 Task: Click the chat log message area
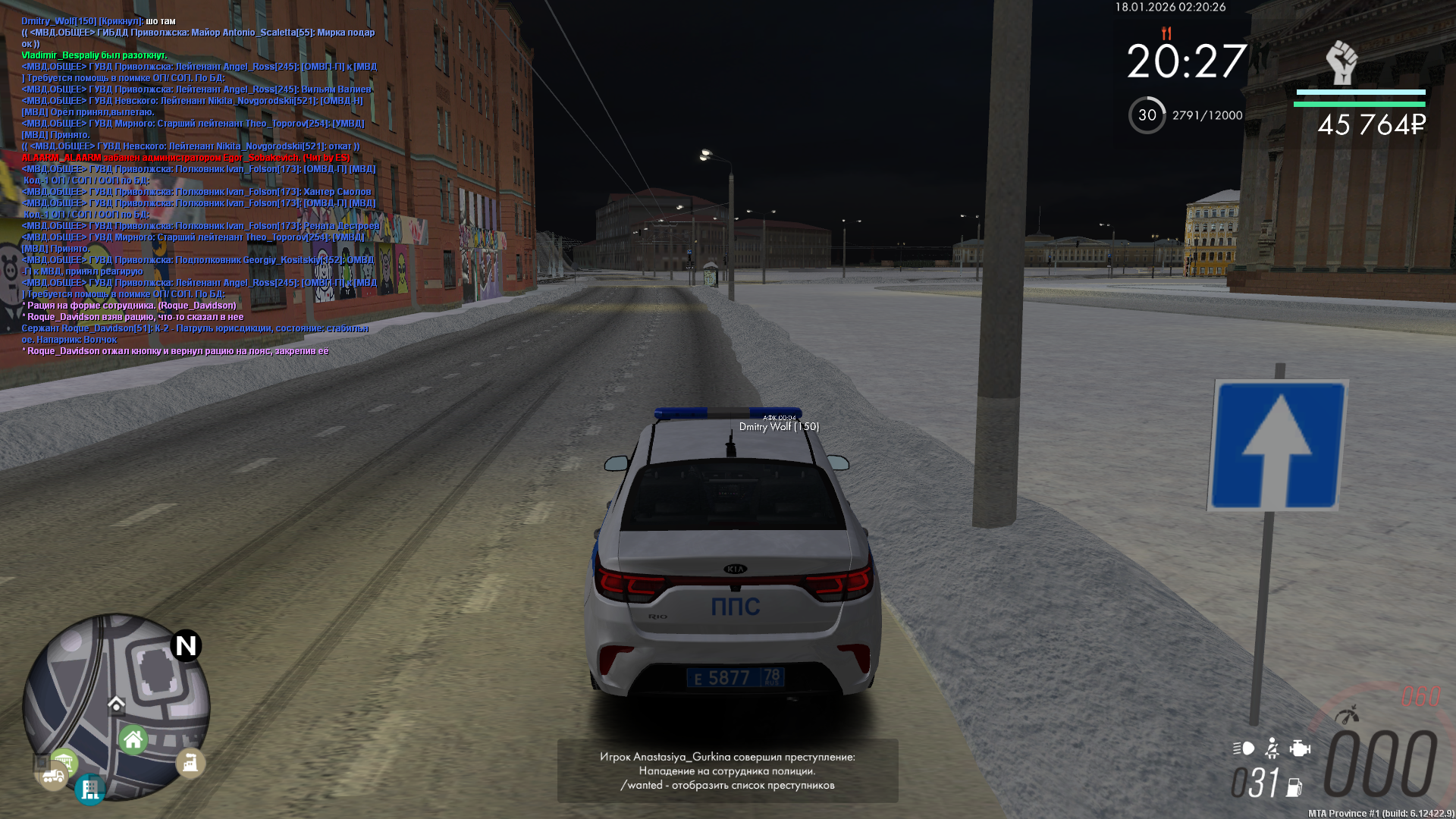[199, 186]
